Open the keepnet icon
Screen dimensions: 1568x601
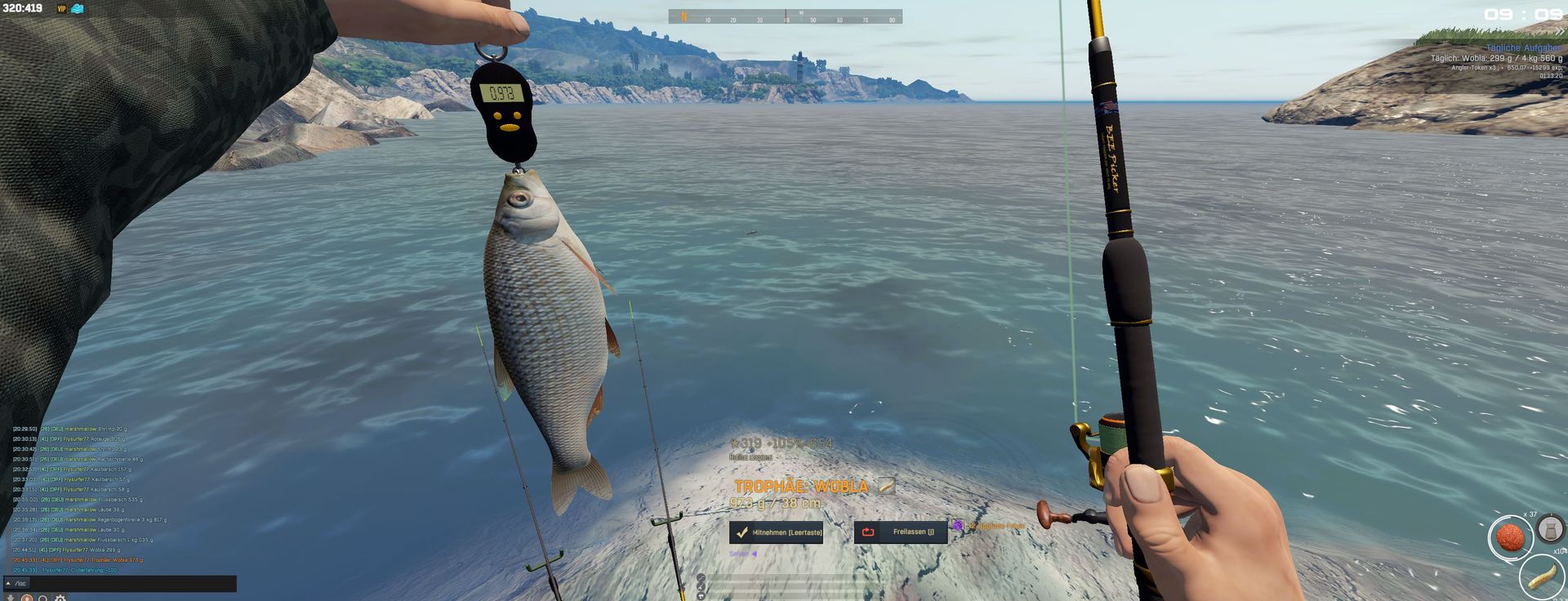pos(1549,529)
